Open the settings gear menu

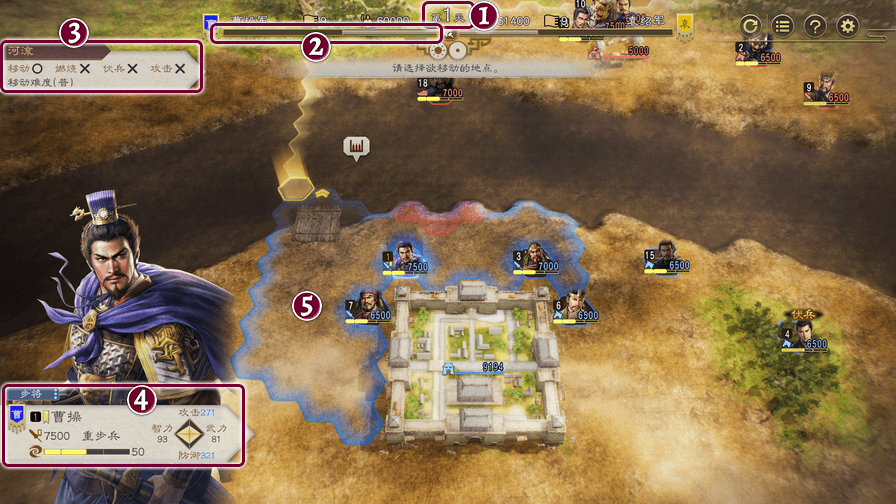click(x=848, y=27)
